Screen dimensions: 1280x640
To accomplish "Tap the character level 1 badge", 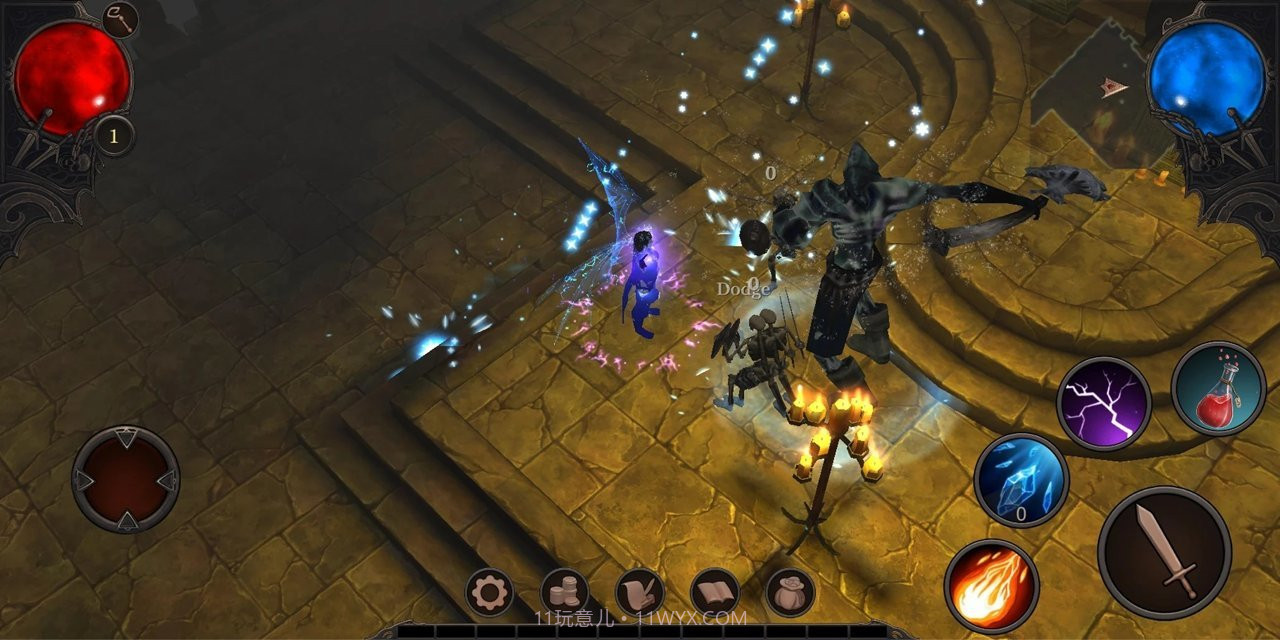I will point(114,137).
